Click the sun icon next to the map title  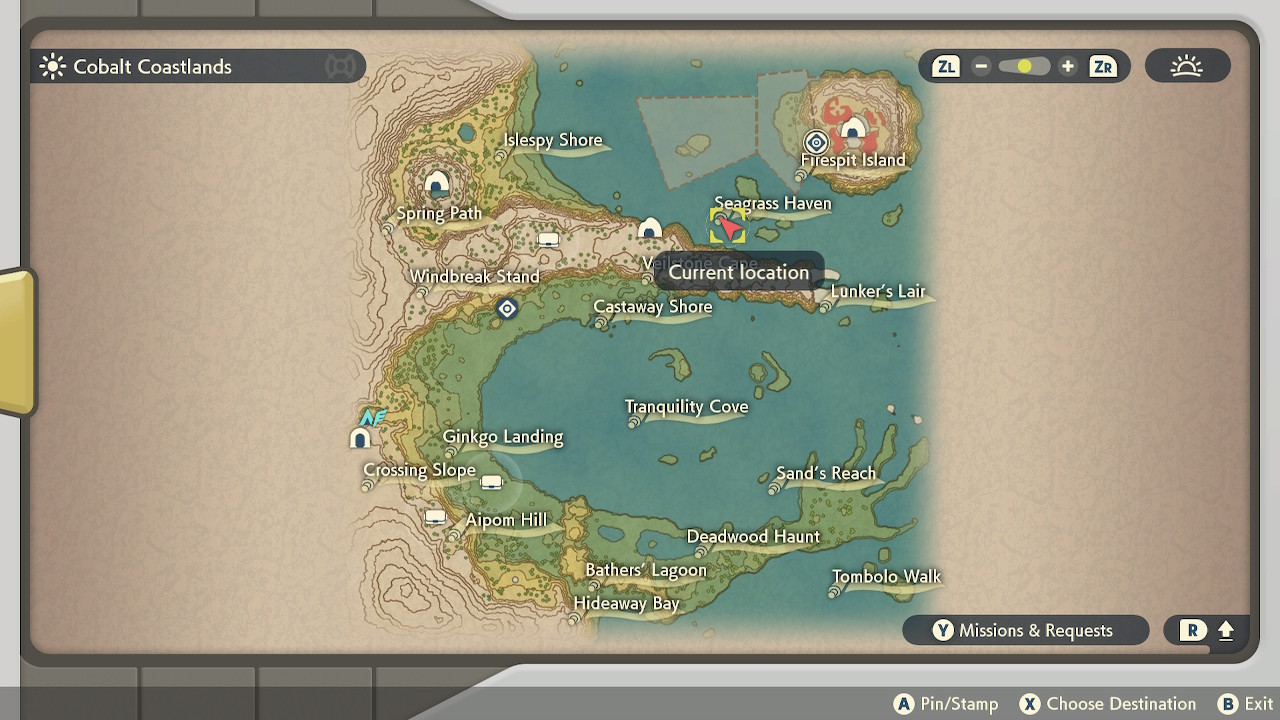coord(50,65)
